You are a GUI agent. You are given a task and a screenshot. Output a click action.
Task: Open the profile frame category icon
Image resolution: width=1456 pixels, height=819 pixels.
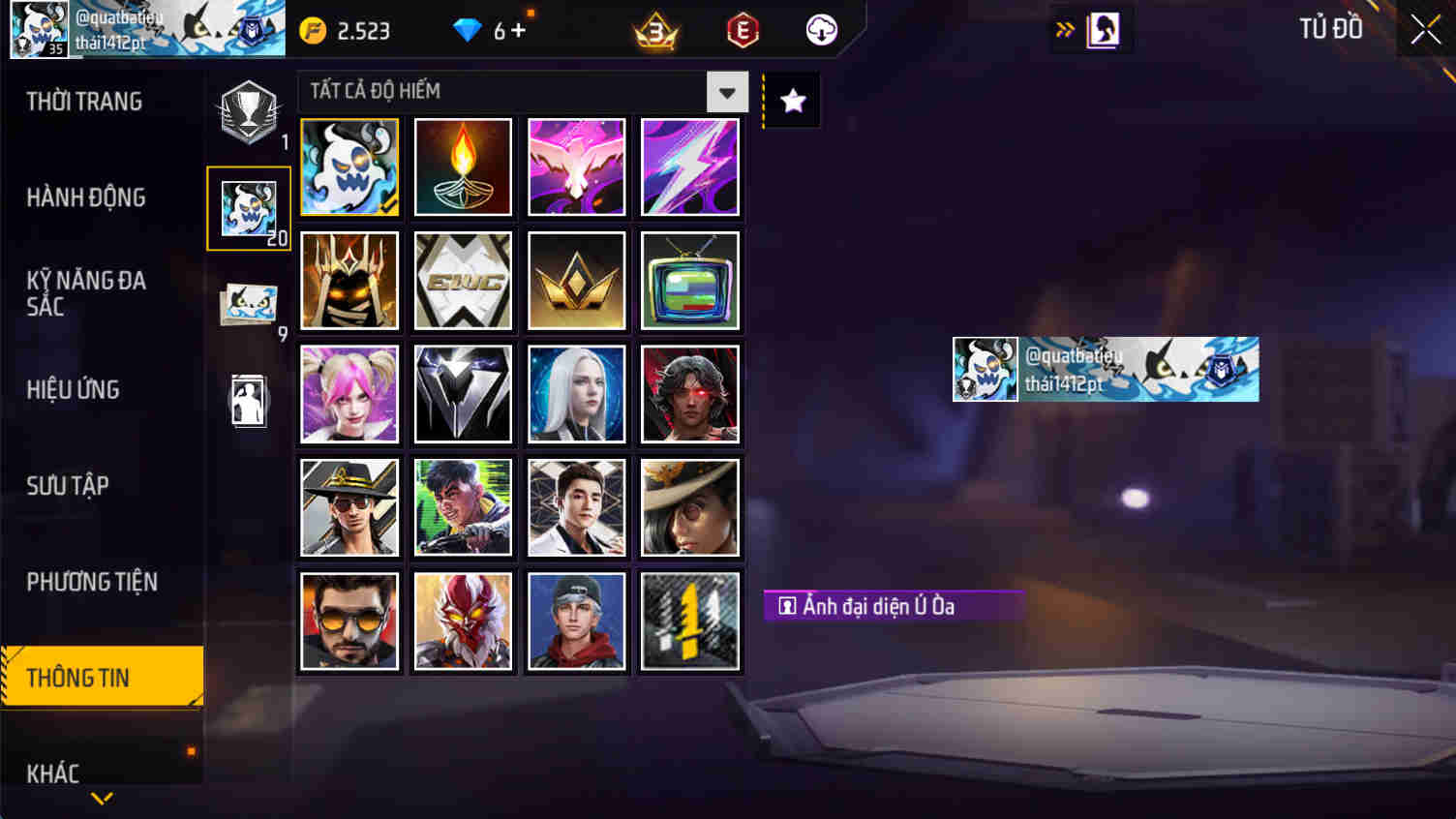[x=248, y=399]
